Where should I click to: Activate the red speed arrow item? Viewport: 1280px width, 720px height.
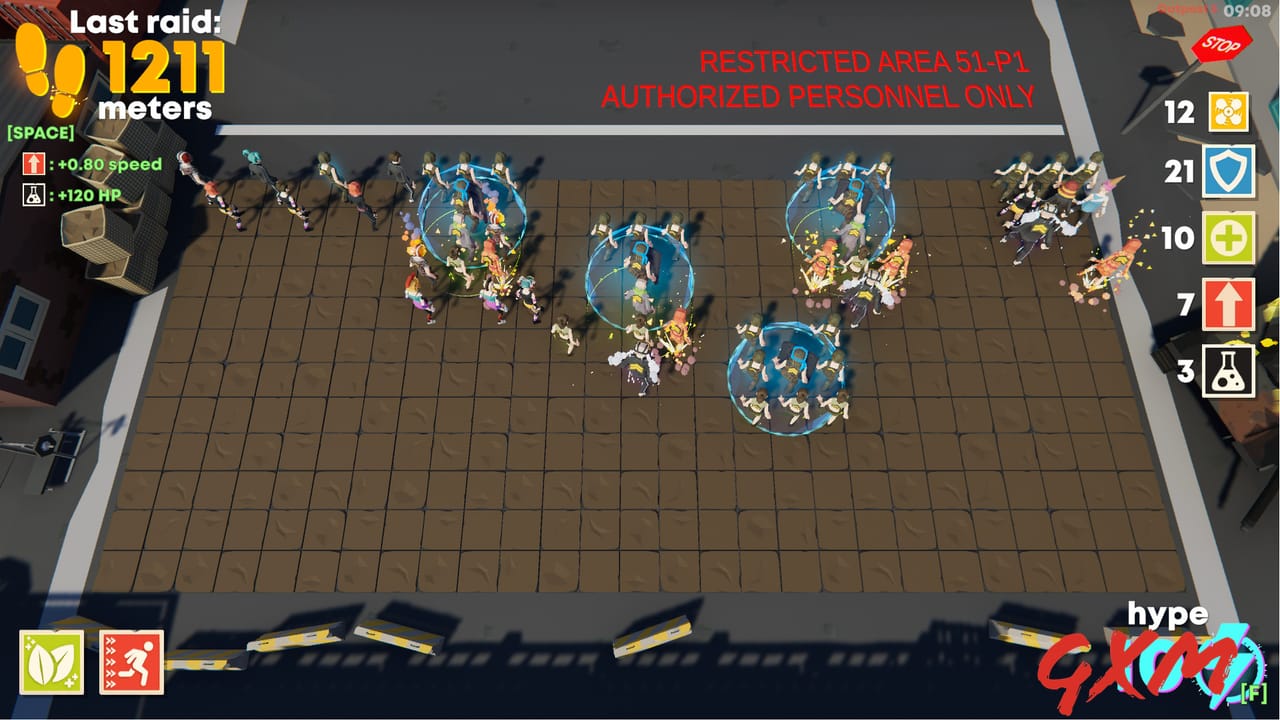point(1231,305)
